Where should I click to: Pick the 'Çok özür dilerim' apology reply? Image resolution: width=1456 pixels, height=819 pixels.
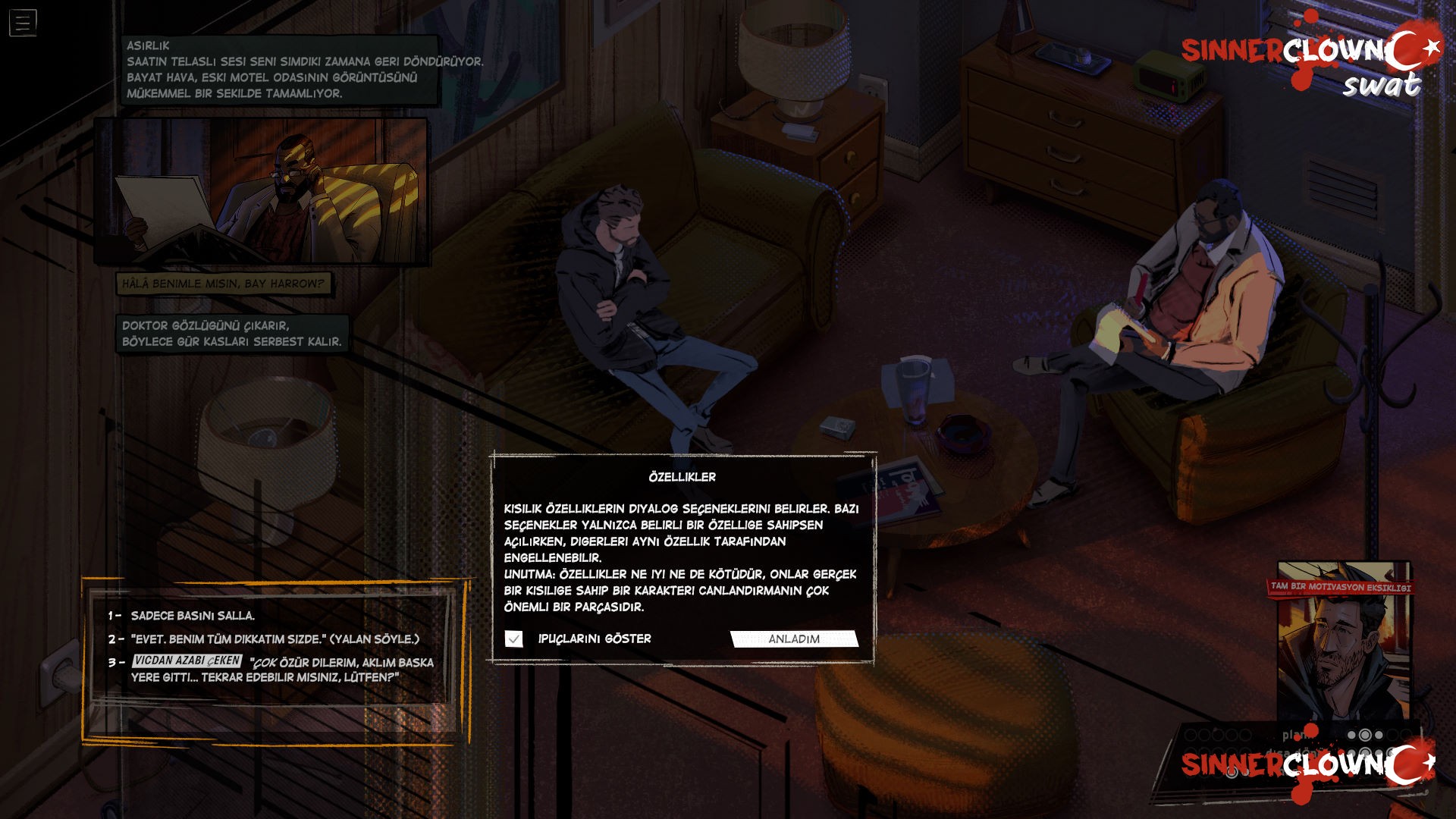pyautogui.click(x=282, y=670)
